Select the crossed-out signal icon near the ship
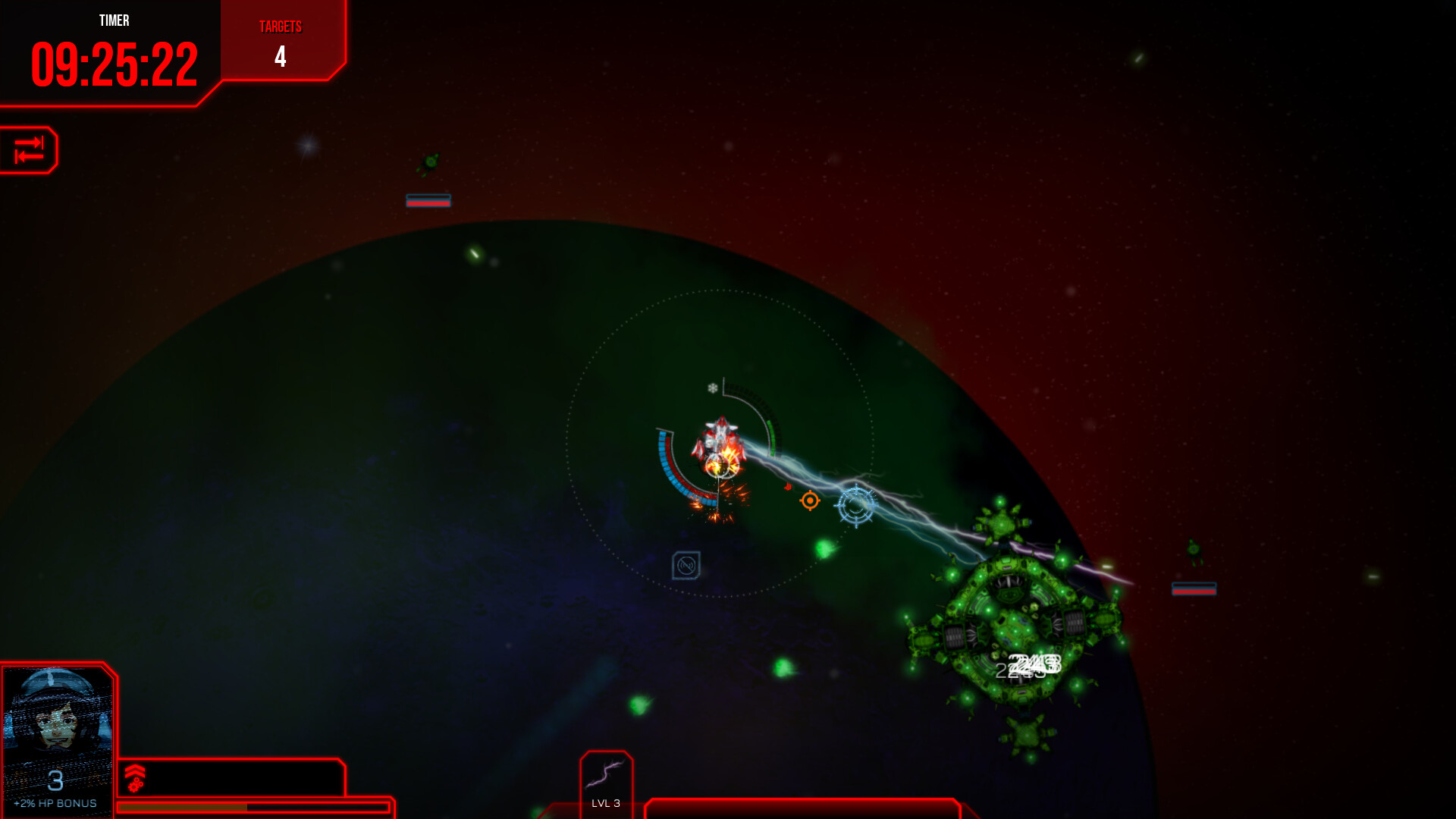1456x819 pixels. (686, 565)
